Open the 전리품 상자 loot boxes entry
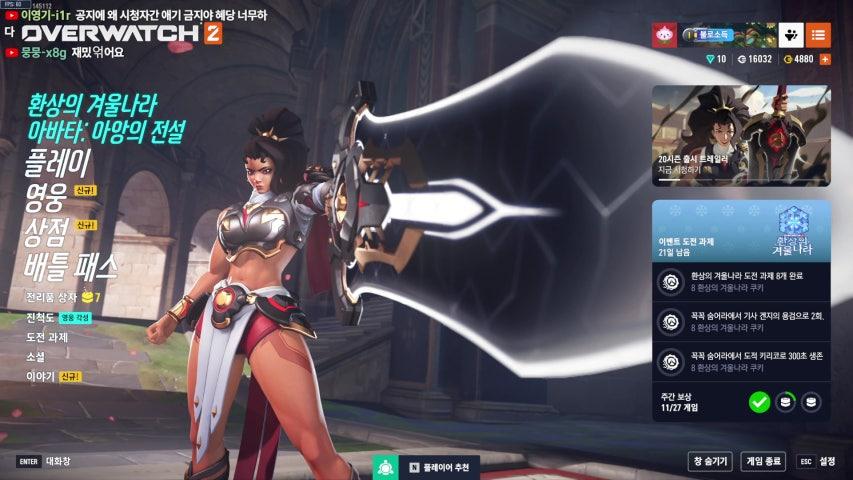This screenshot has width=853, height=480. [x=52, y=297]
